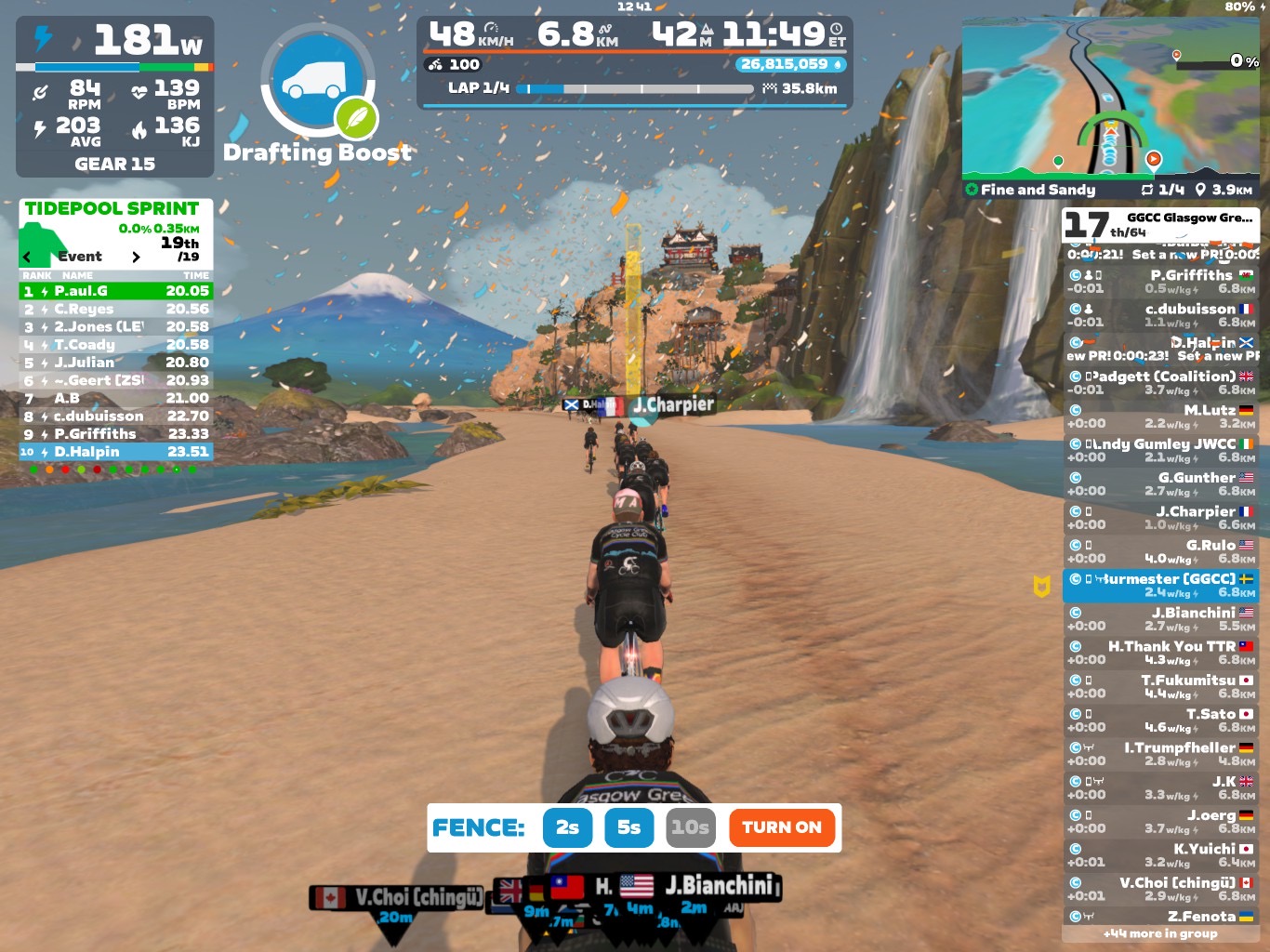Activate the Drafting Boost van power-up
The width and height of the screenshot is (1270, 952).
pos(318,82)
